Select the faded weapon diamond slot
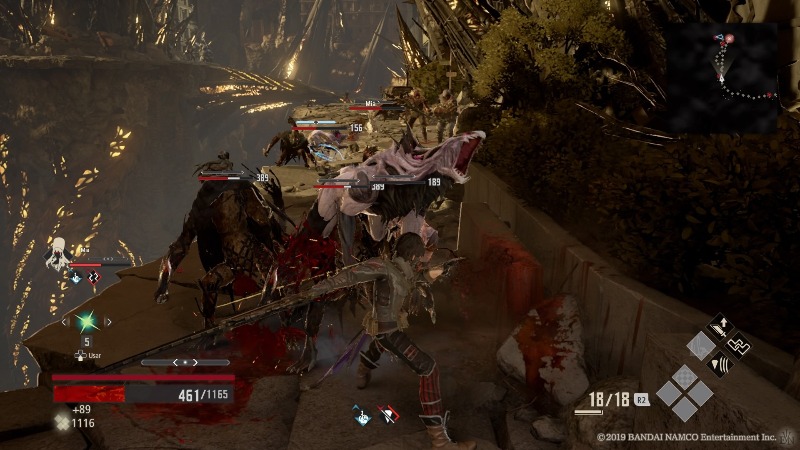The image size is (800, 450). pos(701,345)
